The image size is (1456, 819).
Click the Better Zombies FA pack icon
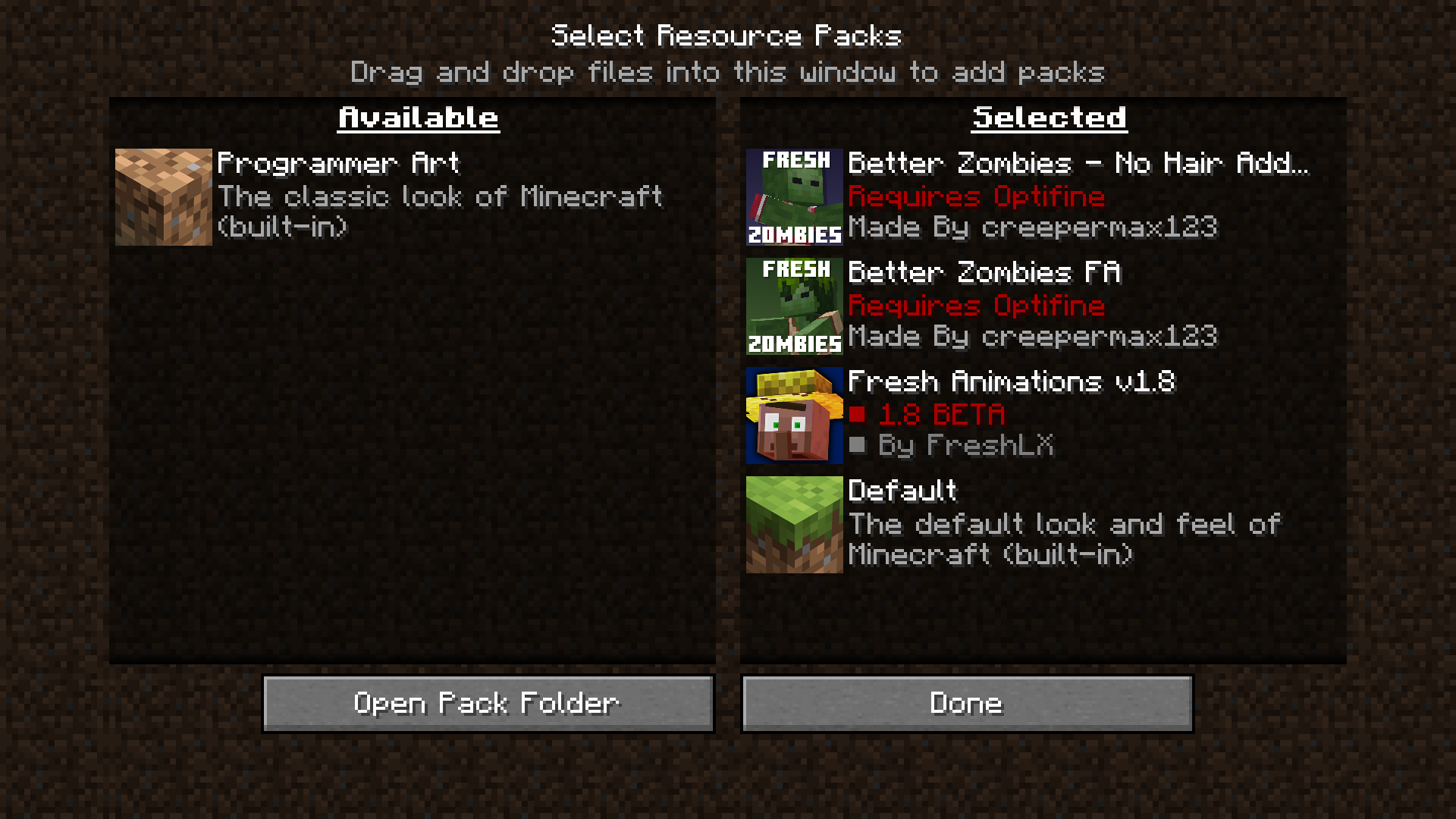(793, 306)
